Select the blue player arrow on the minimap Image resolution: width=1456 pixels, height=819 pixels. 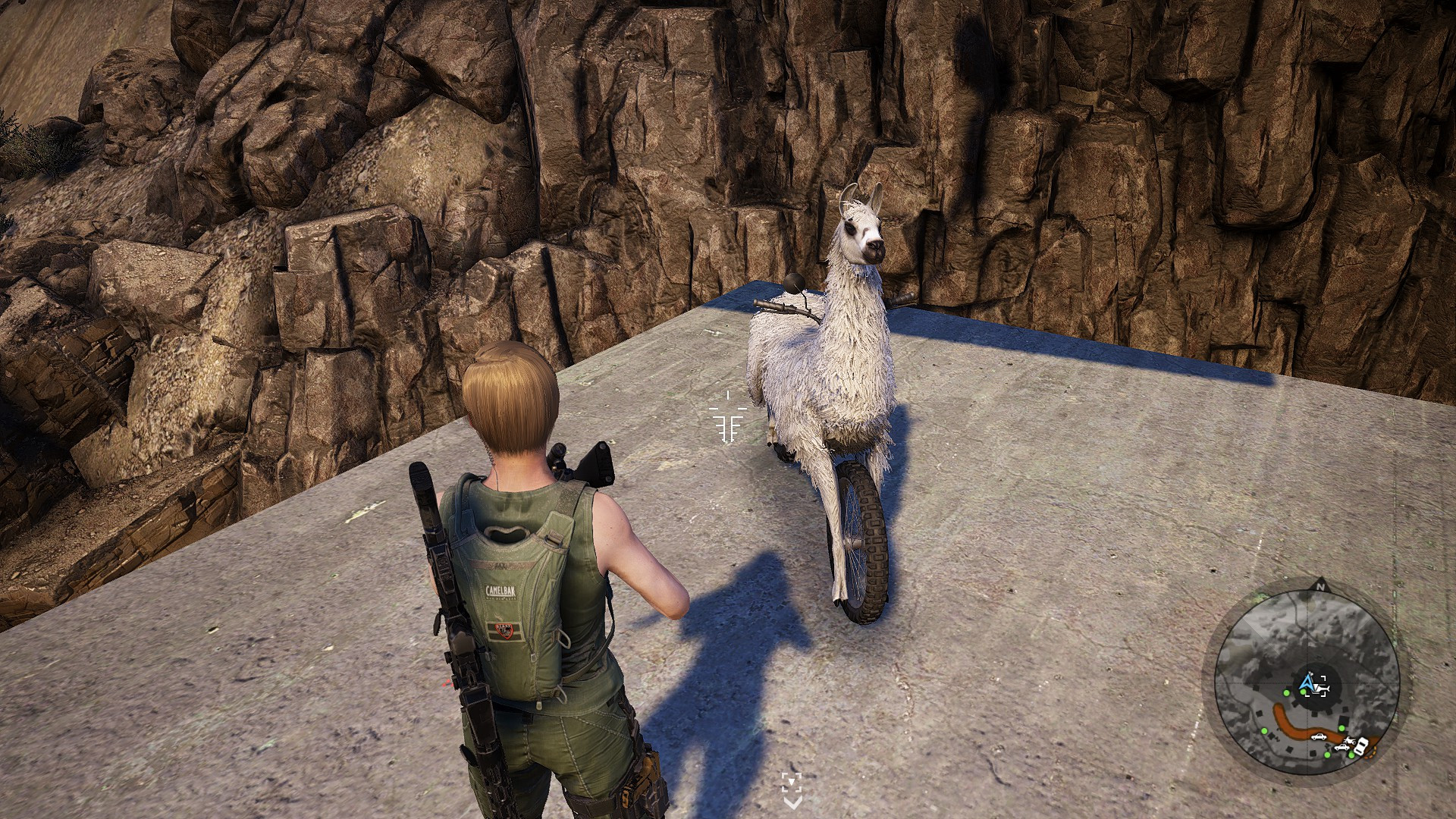(x=1306, y=684)
